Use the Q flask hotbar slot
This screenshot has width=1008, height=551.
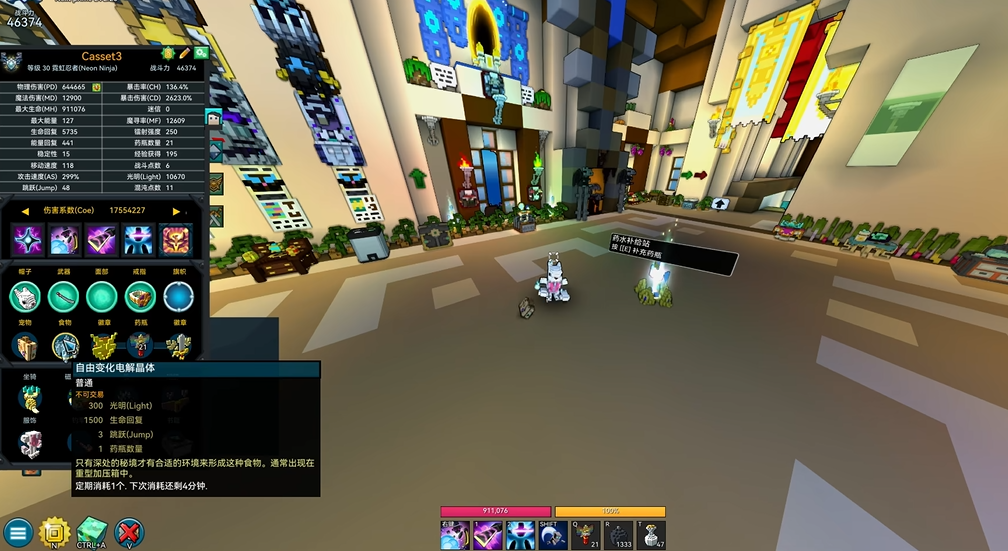(x=586, y=535)
